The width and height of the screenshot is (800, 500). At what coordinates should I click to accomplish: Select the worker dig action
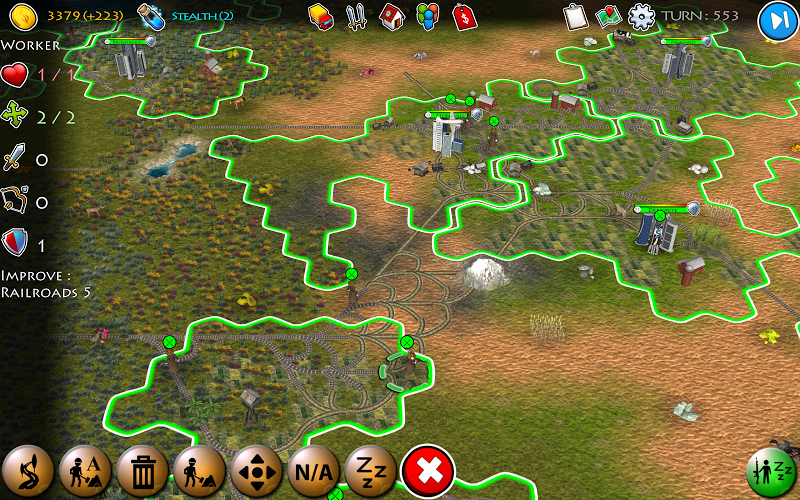pos(199,468)
